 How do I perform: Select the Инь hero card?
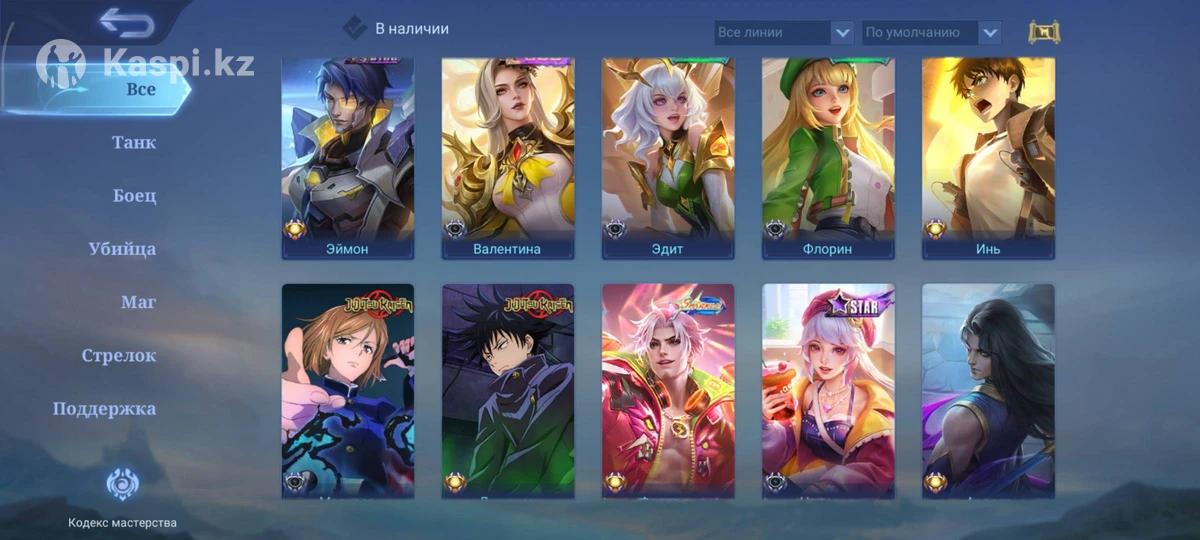(988, 158)
